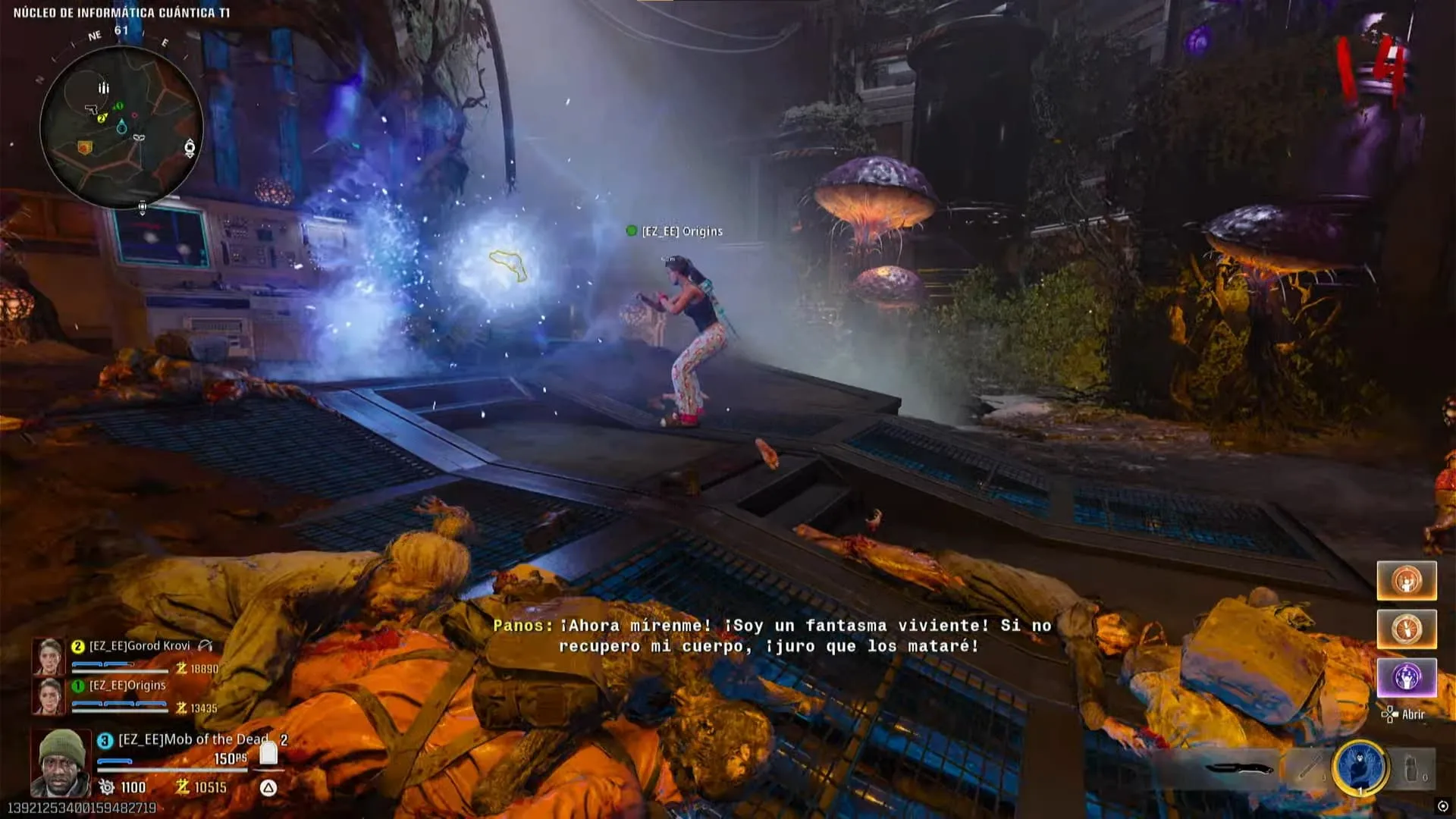This screenshot has height=819, width=1456.
Task: Select the middle orange gobblegum slot
Action: click(x=1407, y=629)
